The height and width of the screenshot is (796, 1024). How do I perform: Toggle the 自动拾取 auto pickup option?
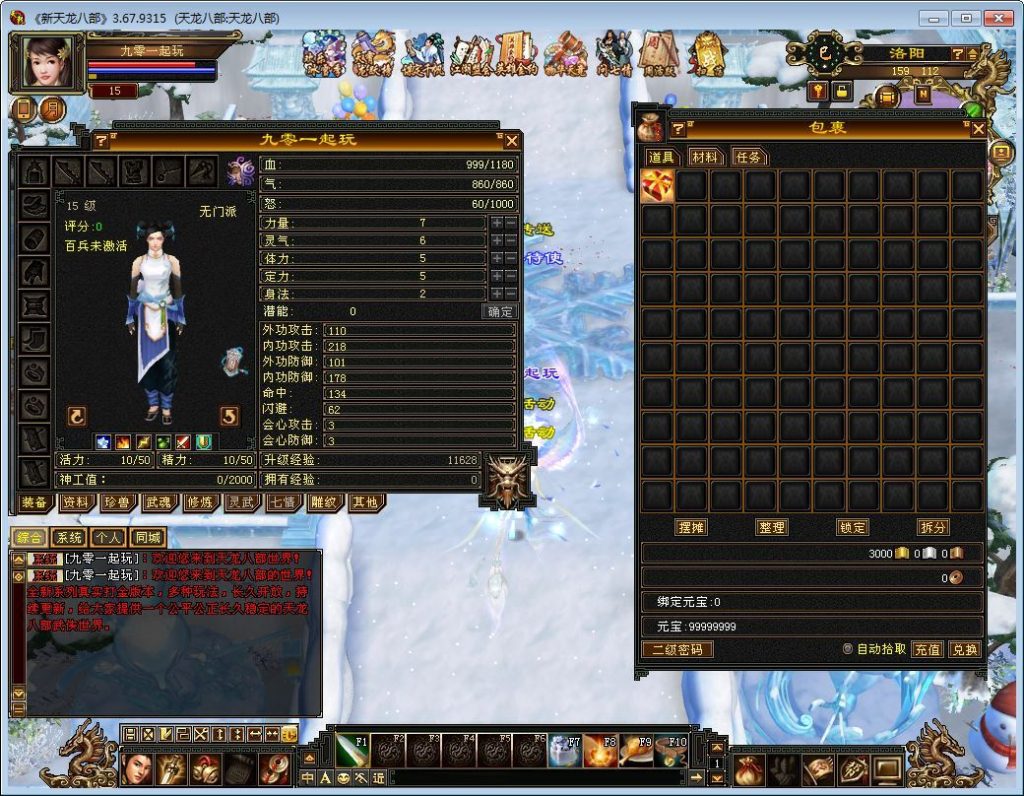point(848,649)
